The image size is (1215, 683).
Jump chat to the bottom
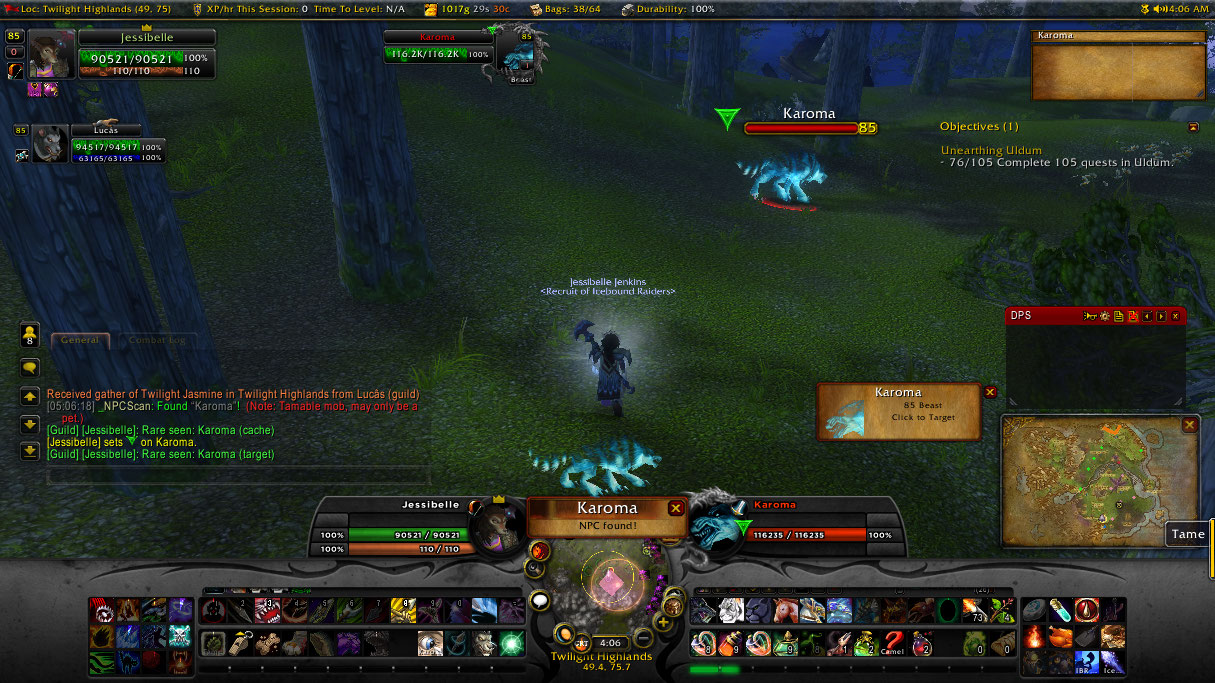point(30,451)
